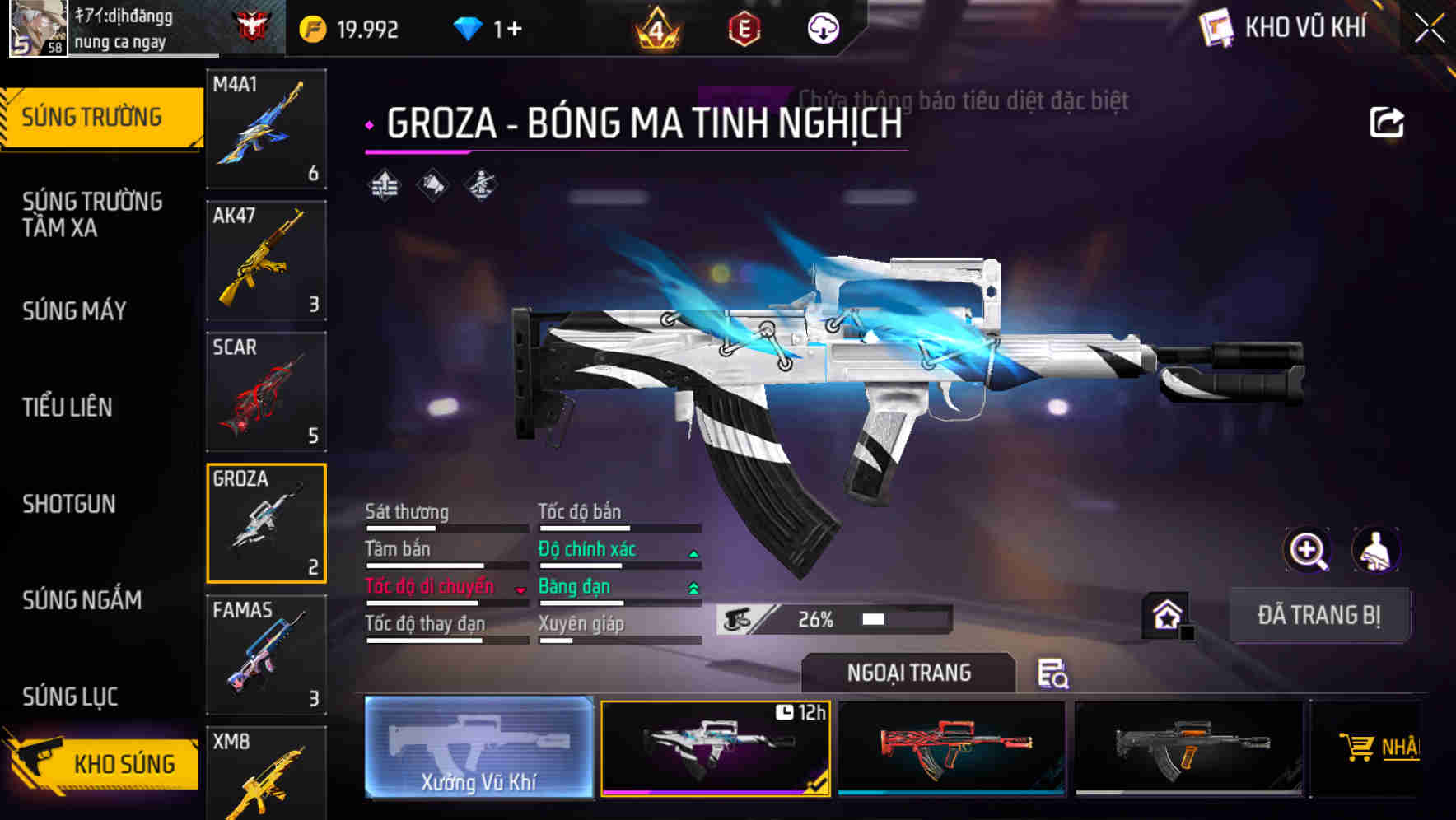
Task: Open the Tốc độ di chuyển decrease indicator
Action: pyautogui.click(x=521, y=590)
